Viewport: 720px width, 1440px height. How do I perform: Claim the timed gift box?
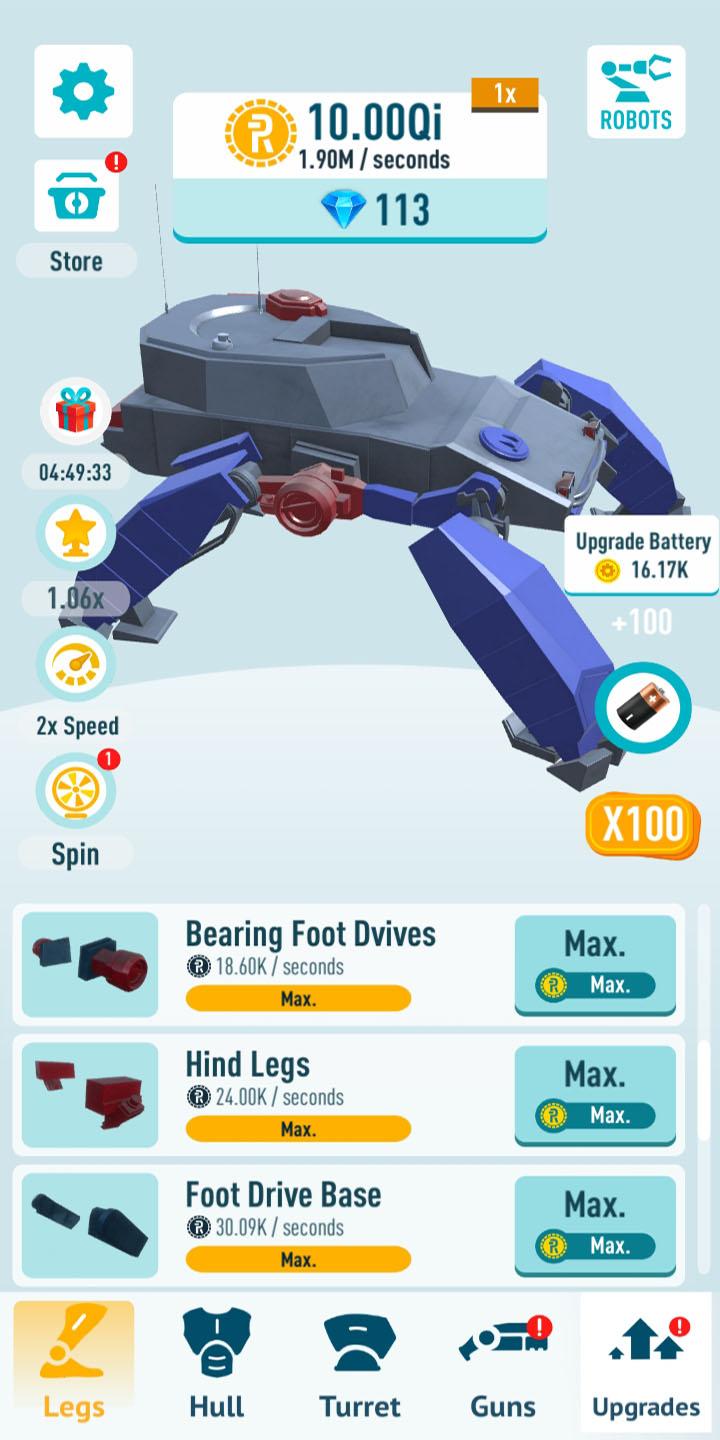pos(75,412)
